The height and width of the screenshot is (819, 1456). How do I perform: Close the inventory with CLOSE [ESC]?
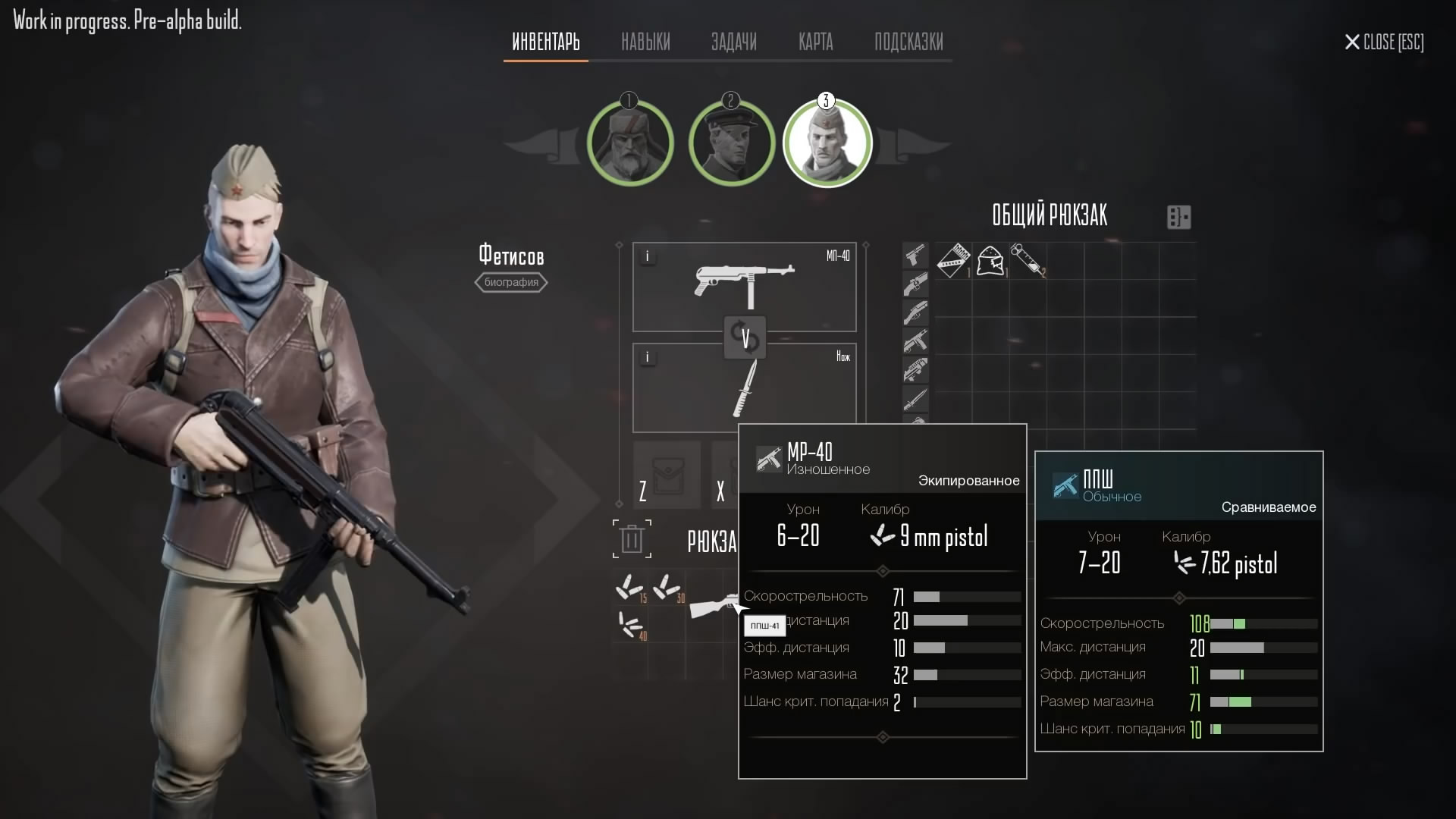(x=1382, y=42)
